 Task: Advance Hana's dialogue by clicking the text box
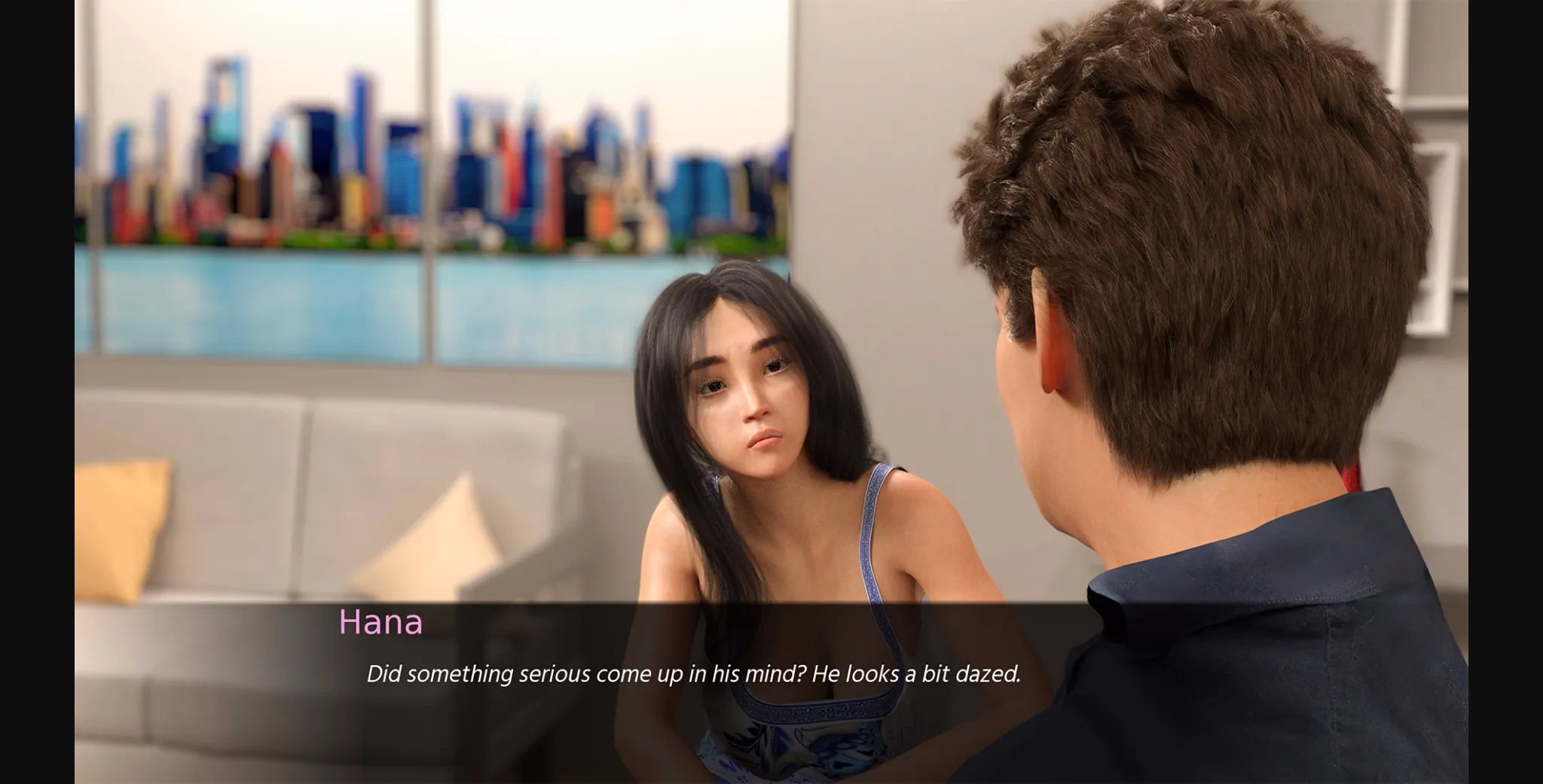pyautogui.click(x=693, y=674)
